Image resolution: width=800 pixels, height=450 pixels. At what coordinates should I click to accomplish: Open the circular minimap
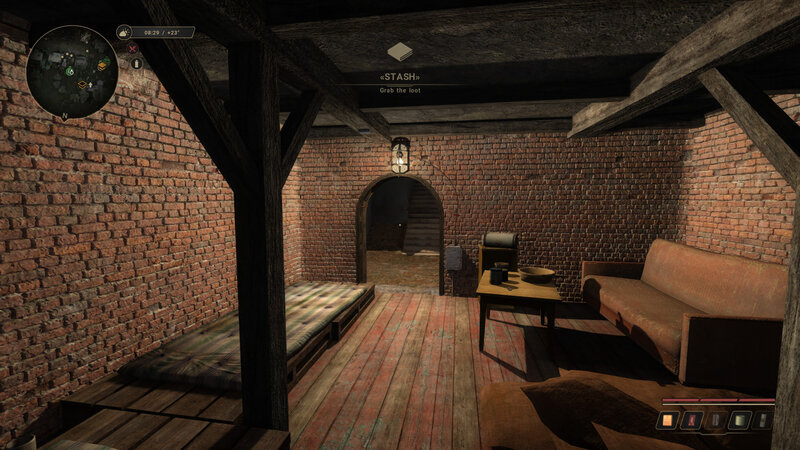click(72, 71)
